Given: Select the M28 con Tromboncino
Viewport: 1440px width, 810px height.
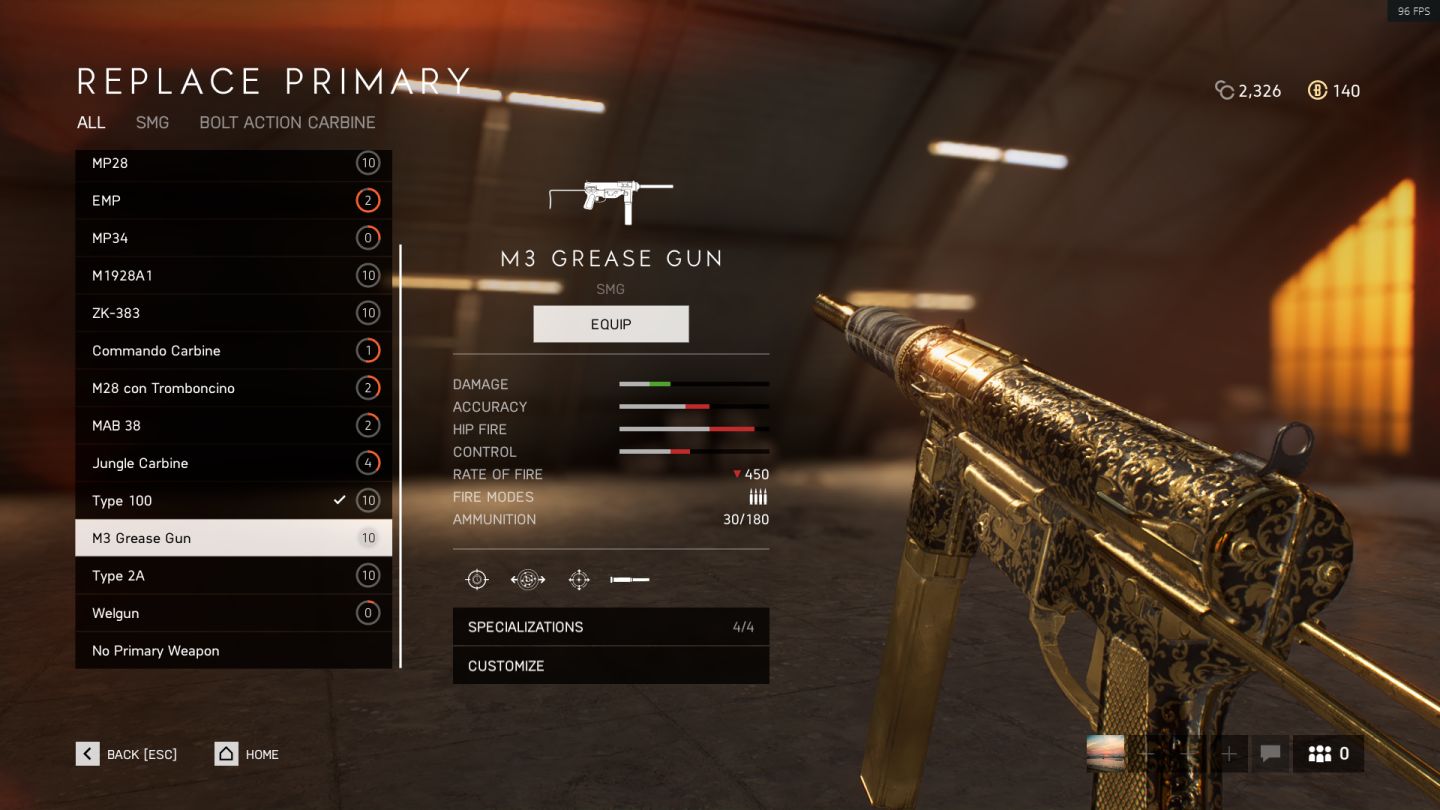Looking at the screenshot, I should (x=233, y=388).
